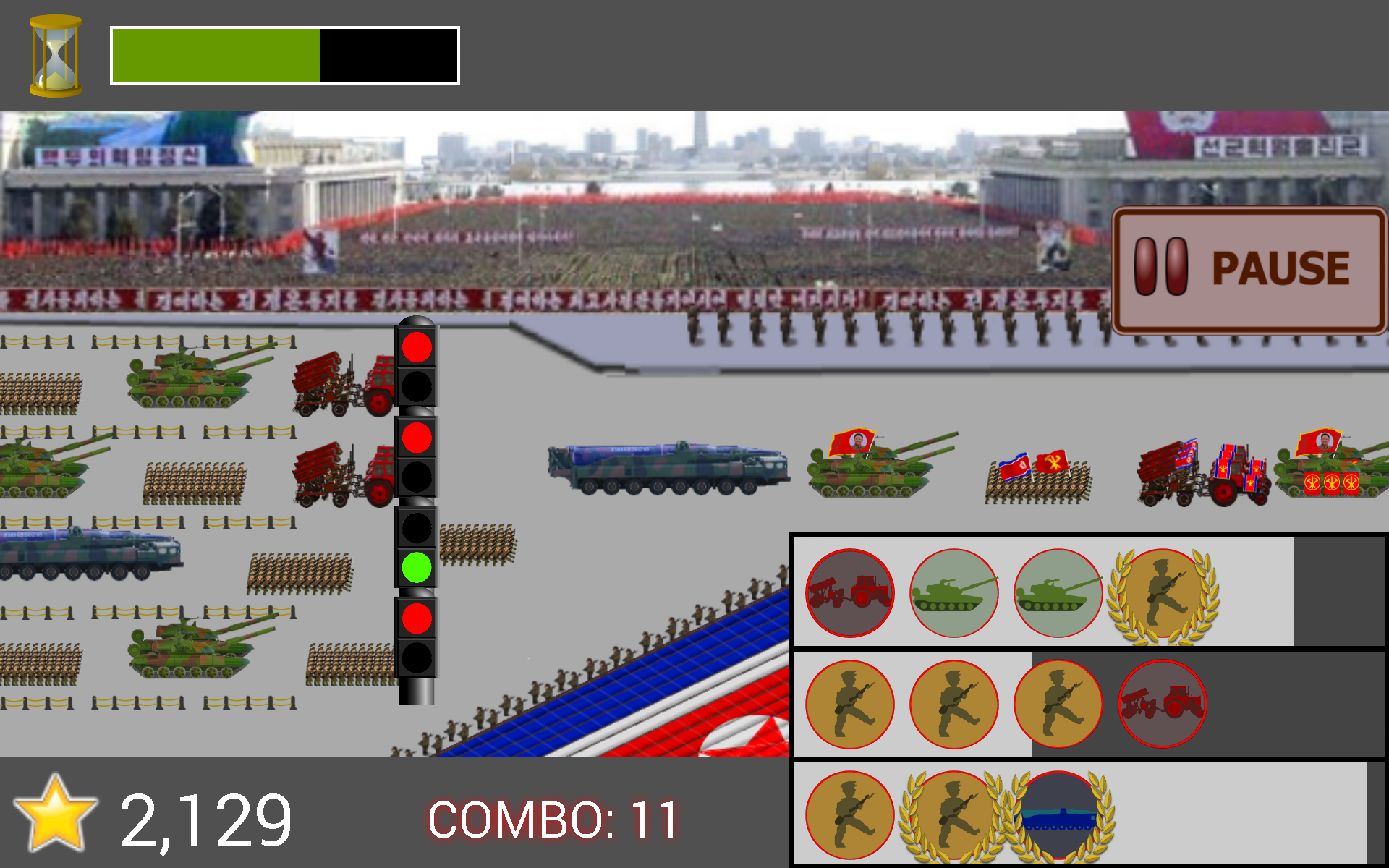Select the blue submarine medal icon in the bottom row

1058,814
